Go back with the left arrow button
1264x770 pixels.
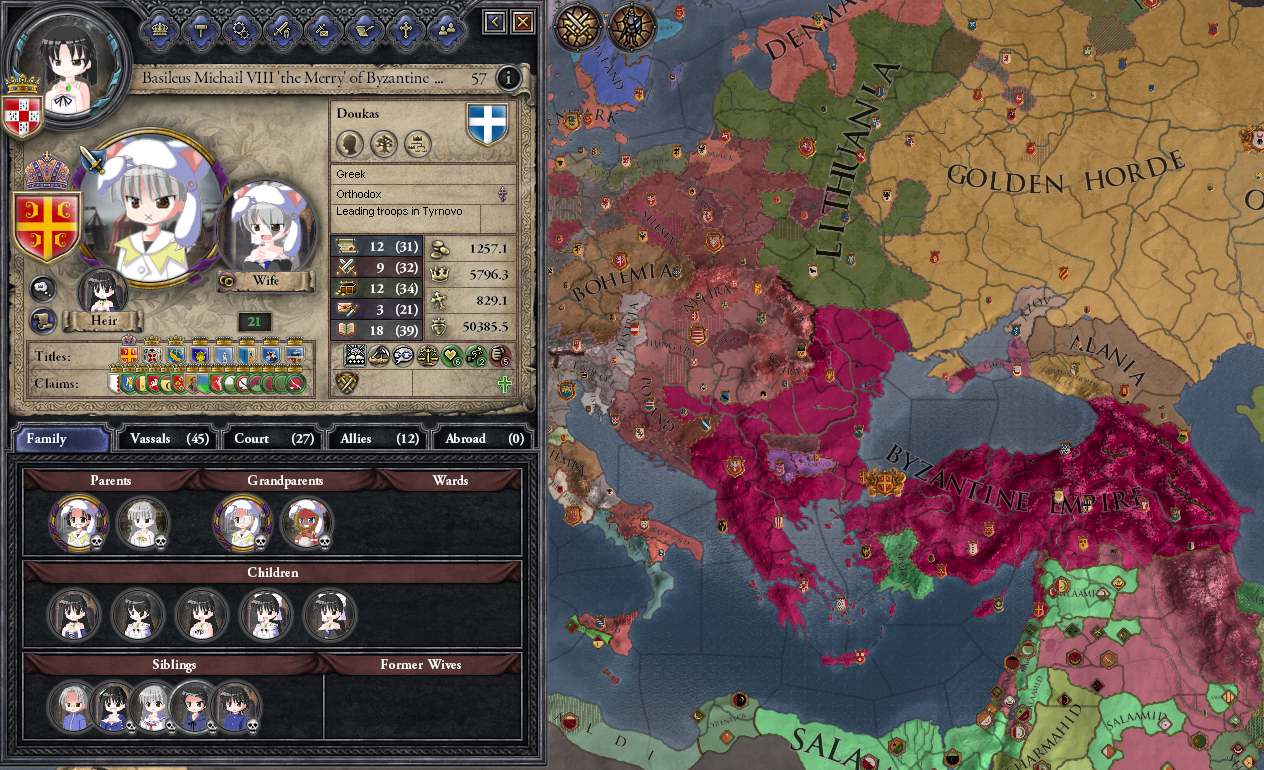[x=495, y=22]
